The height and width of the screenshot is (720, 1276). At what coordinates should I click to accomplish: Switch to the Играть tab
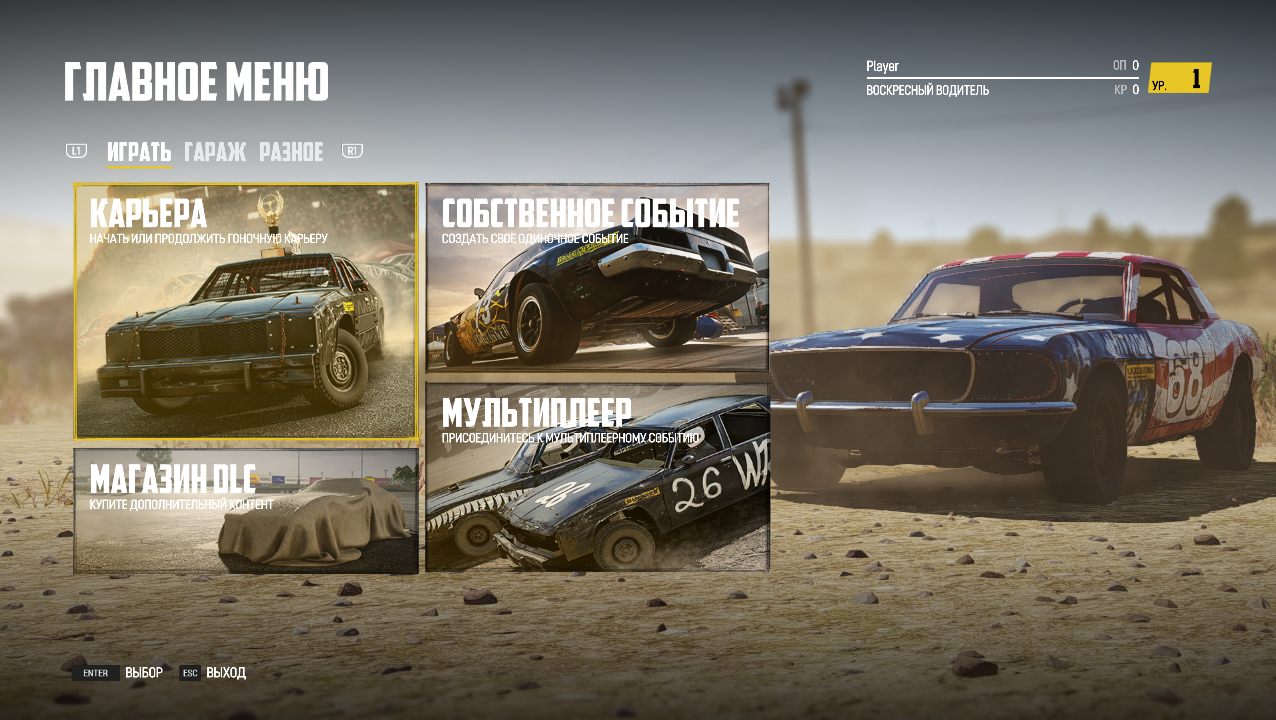tap(139, 152)
